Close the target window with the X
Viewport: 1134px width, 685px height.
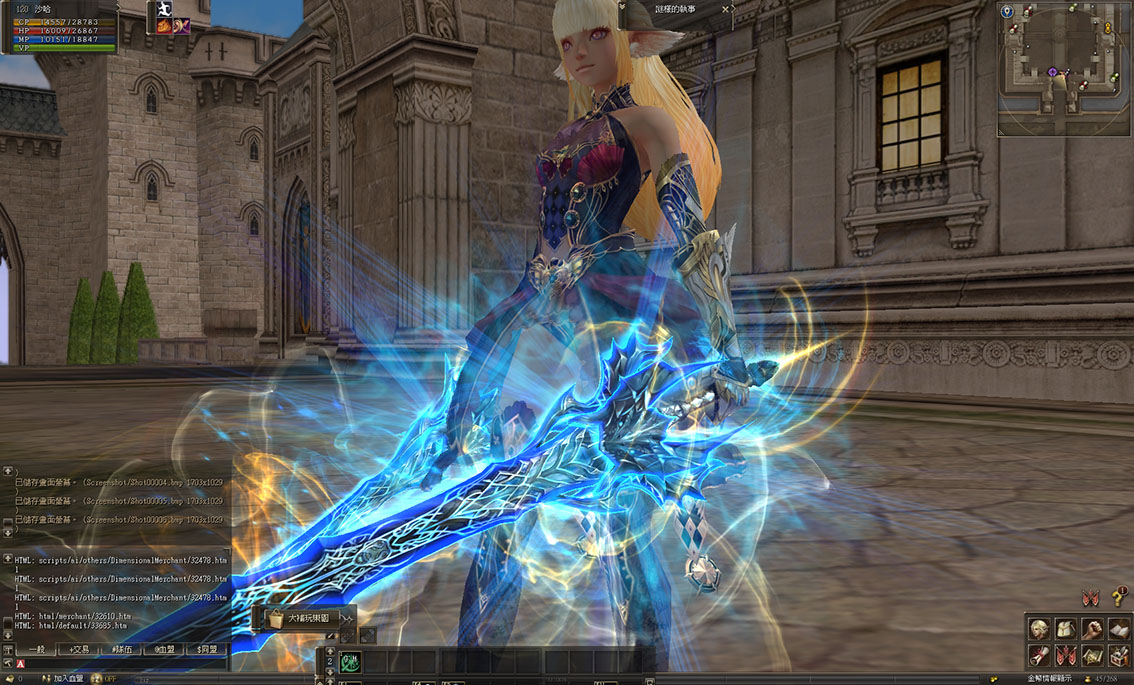click(726, 9)
